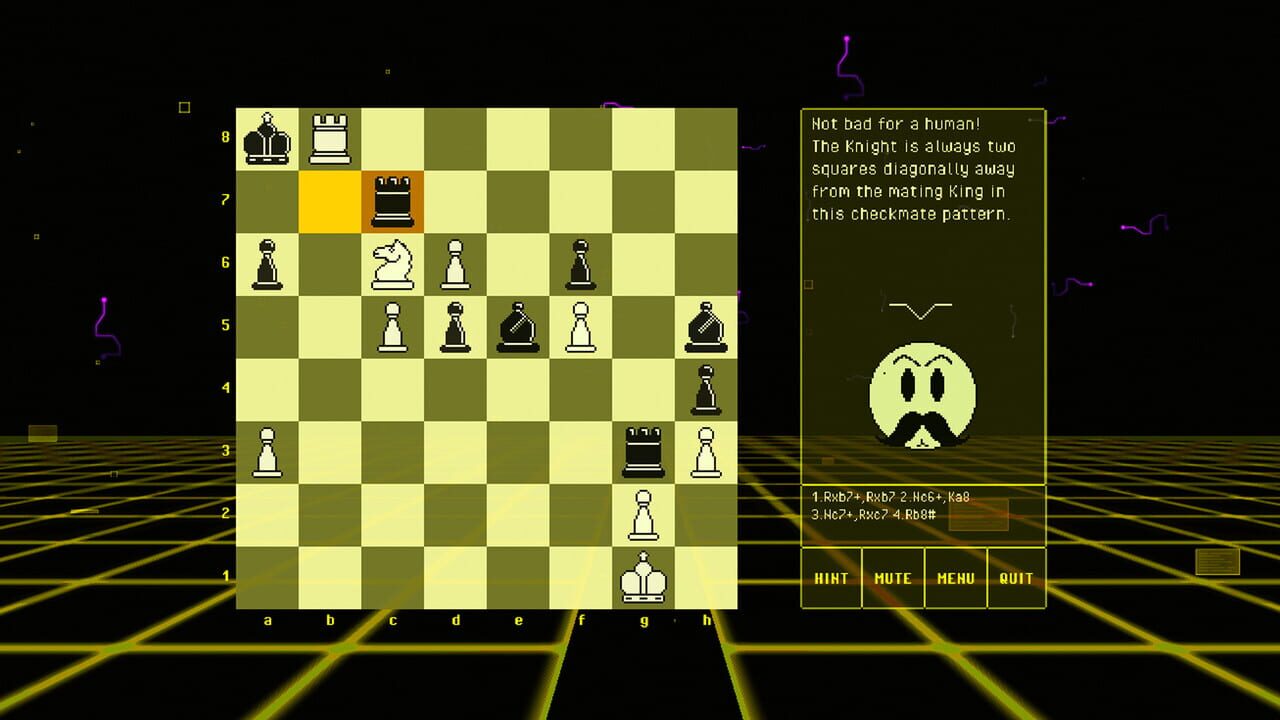Select the black pawn on f6

click(580, 263)
